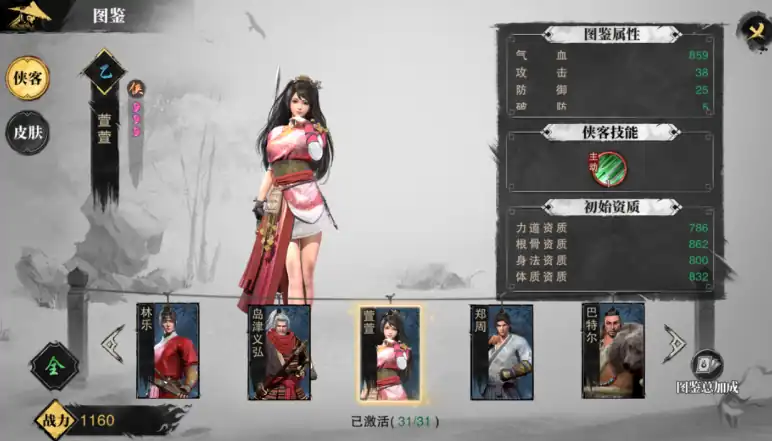Show next characters with right arrow
Screen dimensions: 772x441
click(675, 344)
